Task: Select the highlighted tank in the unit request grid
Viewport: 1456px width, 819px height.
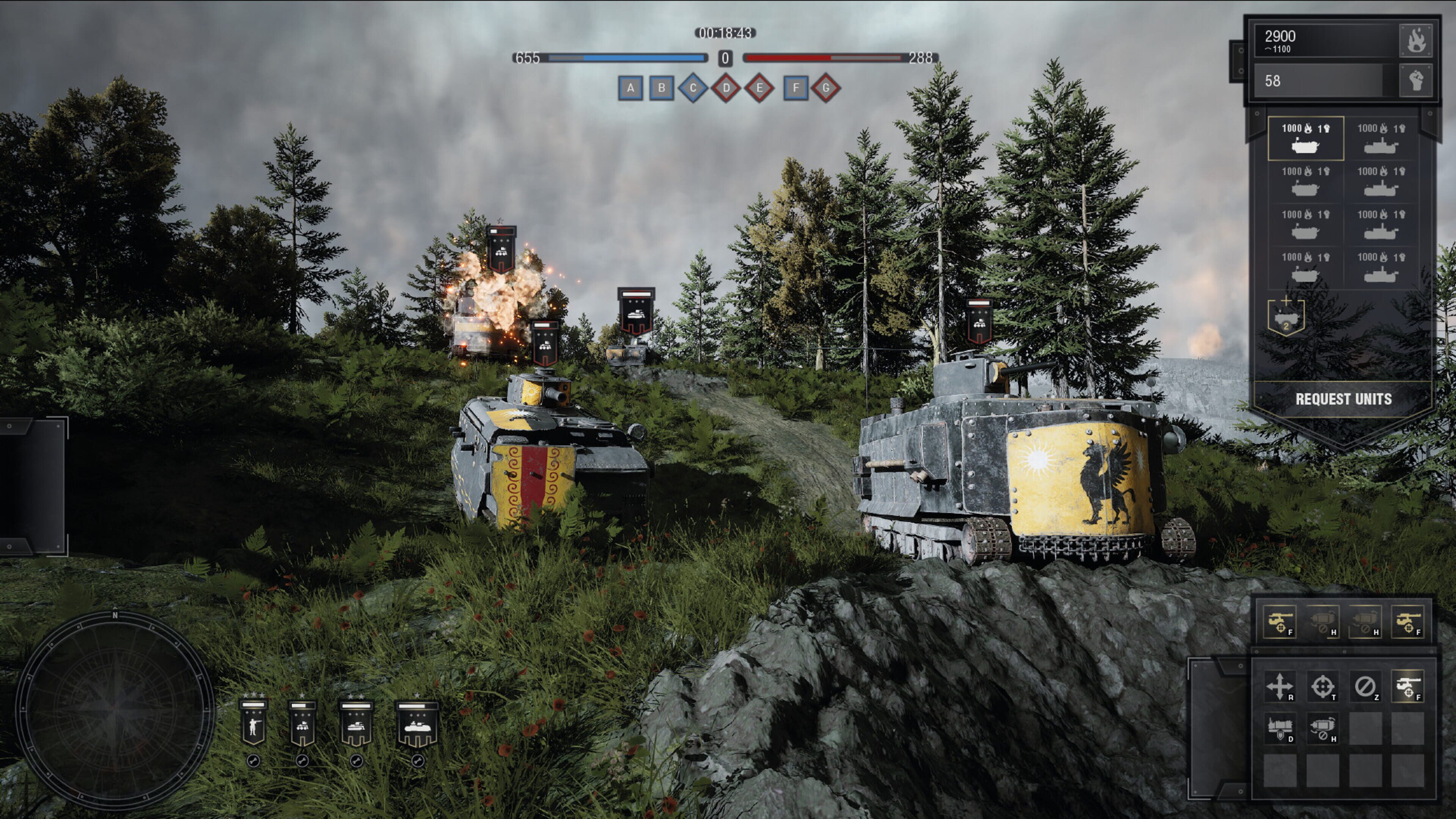Action: point(1306,138)
